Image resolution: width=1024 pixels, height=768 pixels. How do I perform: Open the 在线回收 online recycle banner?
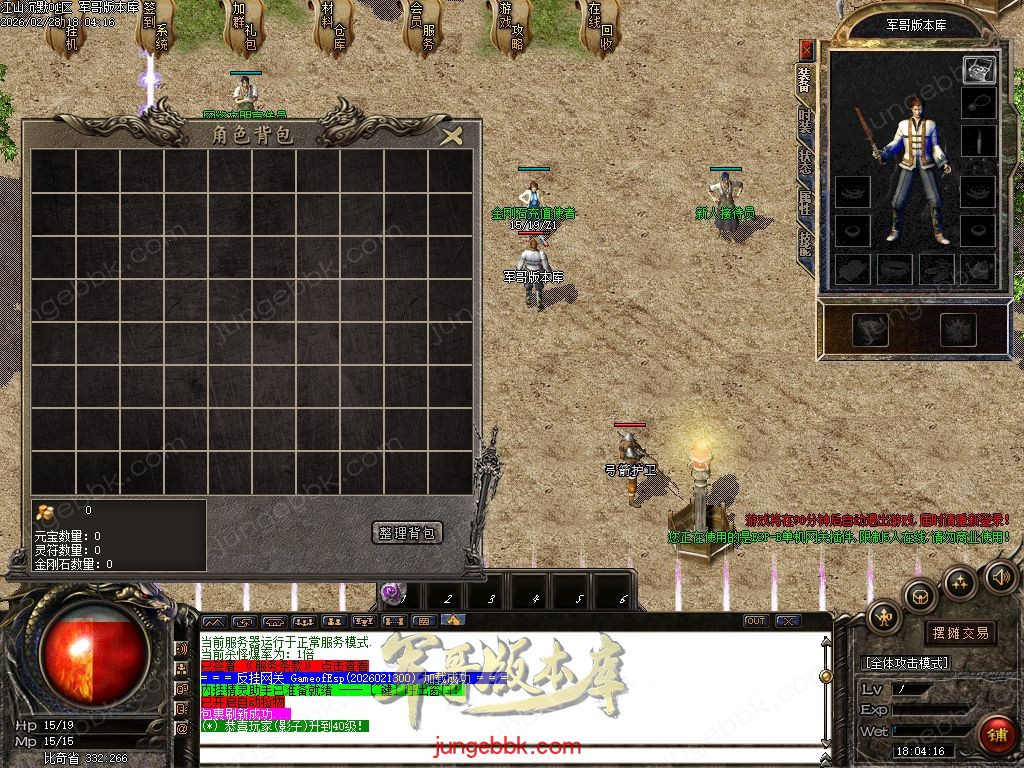[599, 30]
